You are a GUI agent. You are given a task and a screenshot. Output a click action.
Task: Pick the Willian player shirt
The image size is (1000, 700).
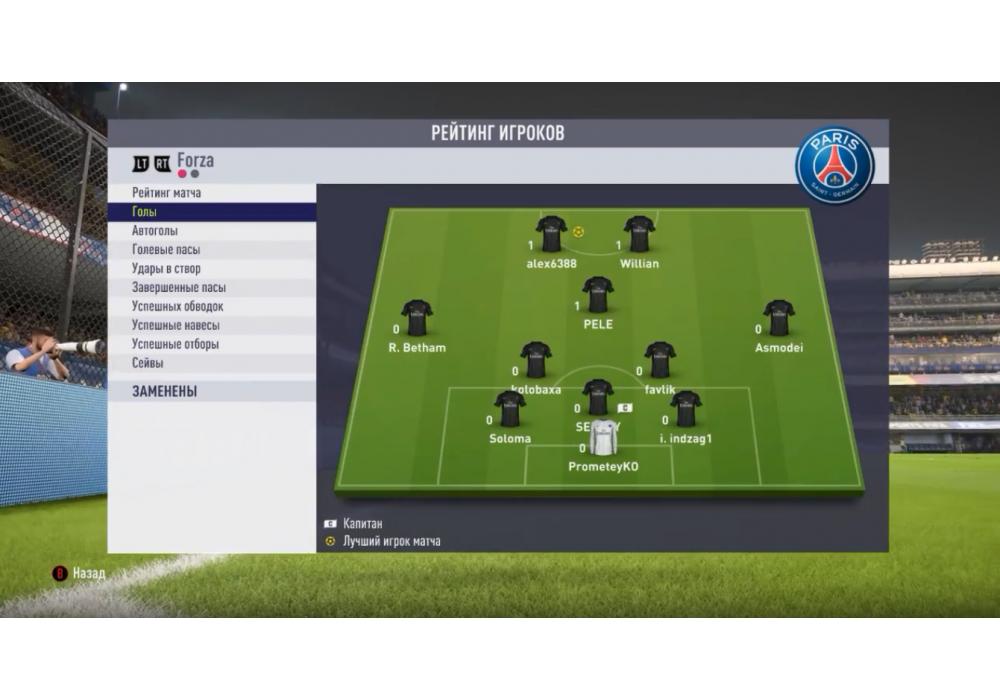[x=639, y=235]
